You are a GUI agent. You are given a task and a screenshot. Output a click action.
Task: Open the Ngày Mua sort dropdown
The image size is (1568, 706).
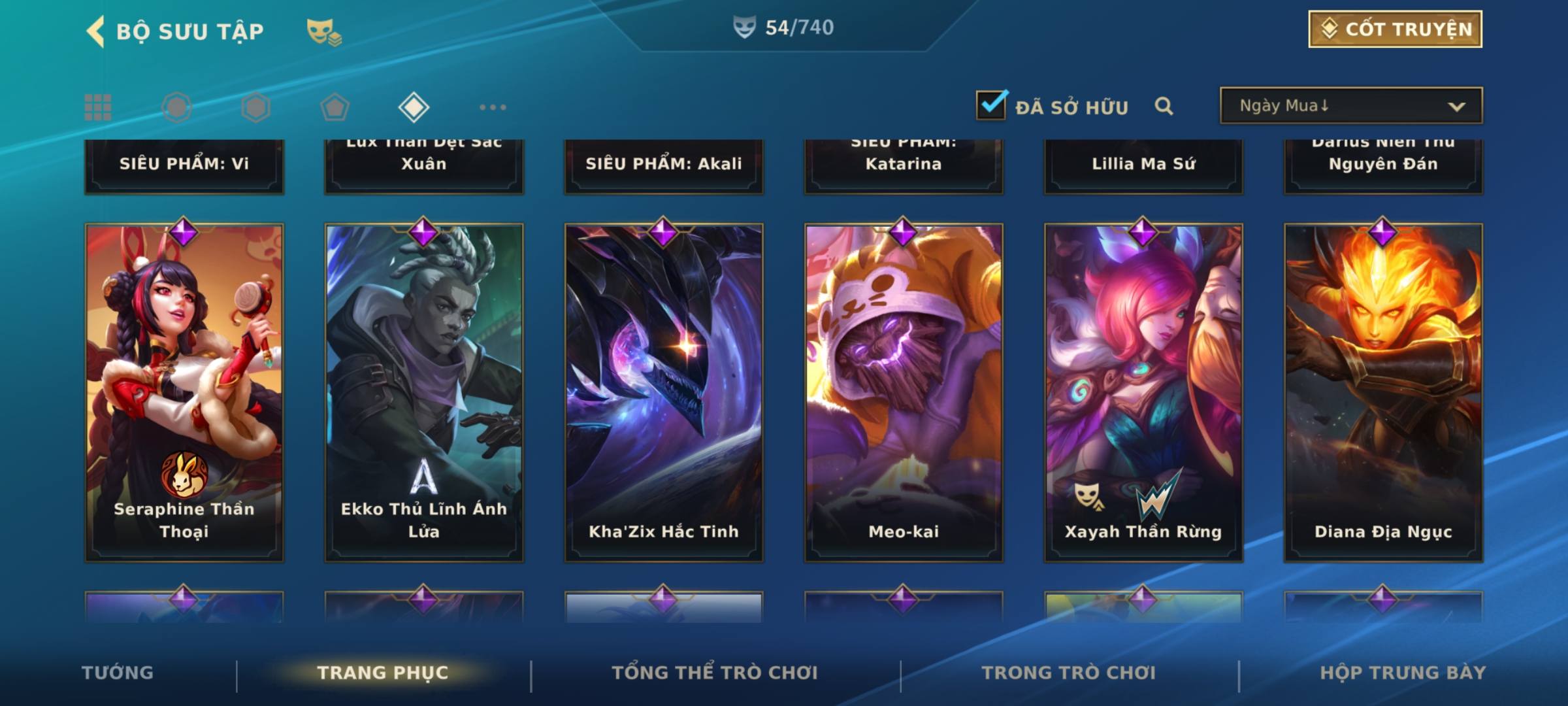[x=1350, y=106]
